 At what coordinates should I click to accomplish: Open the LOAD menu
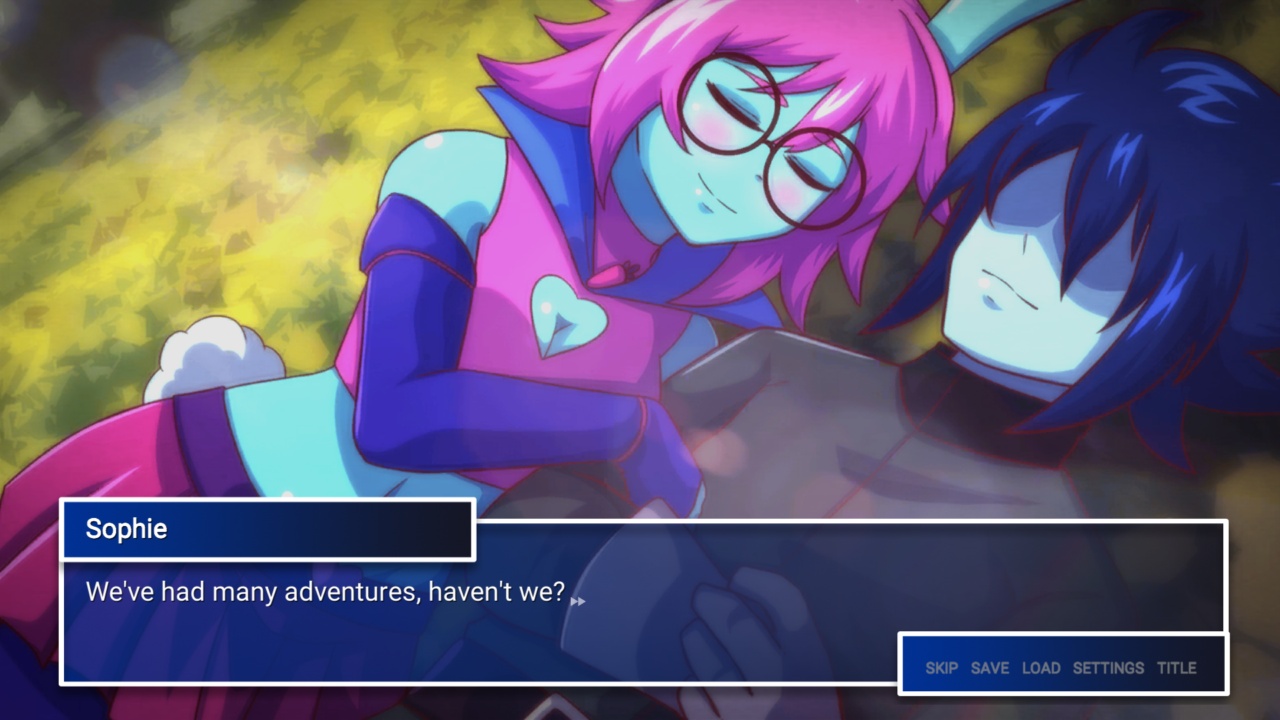coord(1043,668)
